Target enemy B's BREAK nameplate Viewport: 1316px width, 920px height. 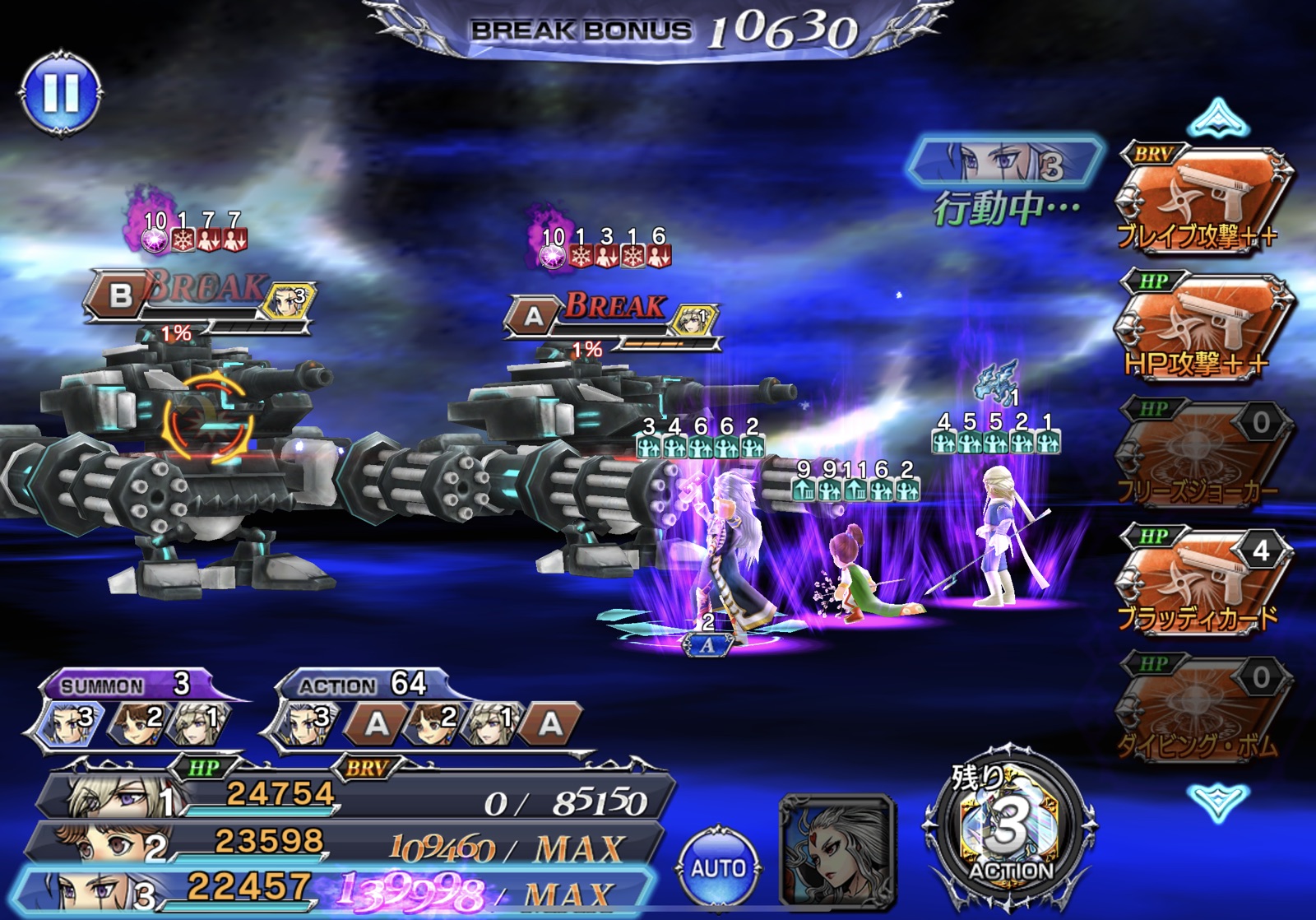pyautogui.click(x=199, y=295)
